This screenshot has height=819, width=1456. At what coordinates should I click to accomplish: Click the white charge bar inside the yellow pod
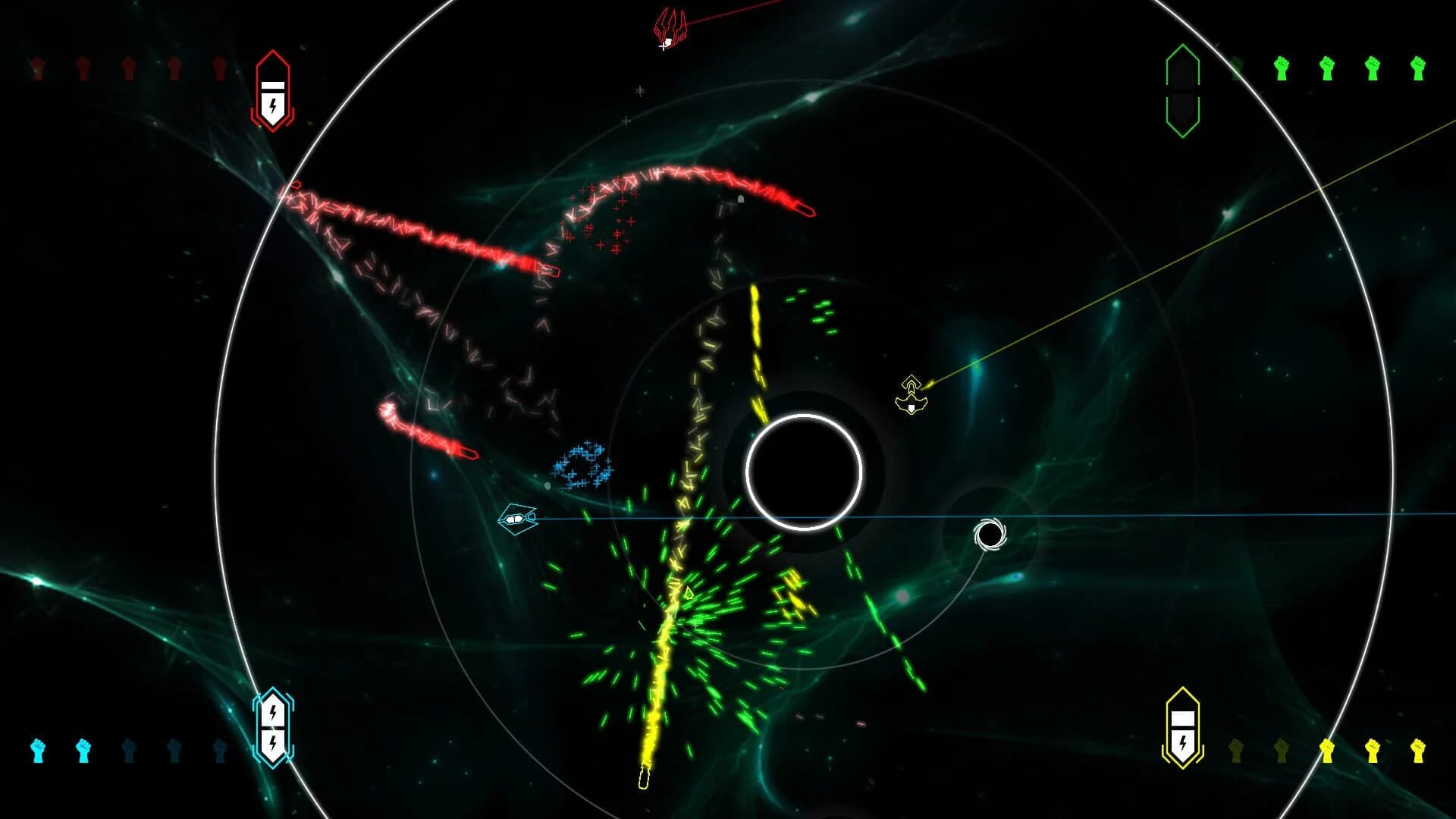[x=1182, y=719]
